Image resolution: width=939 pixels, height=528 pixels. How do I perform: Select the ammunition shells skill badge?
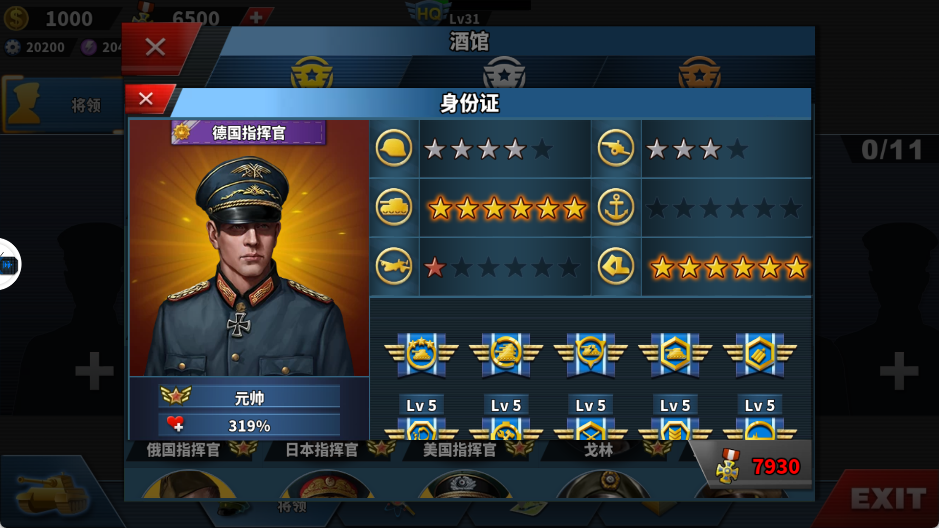click(x=759, y=354)
